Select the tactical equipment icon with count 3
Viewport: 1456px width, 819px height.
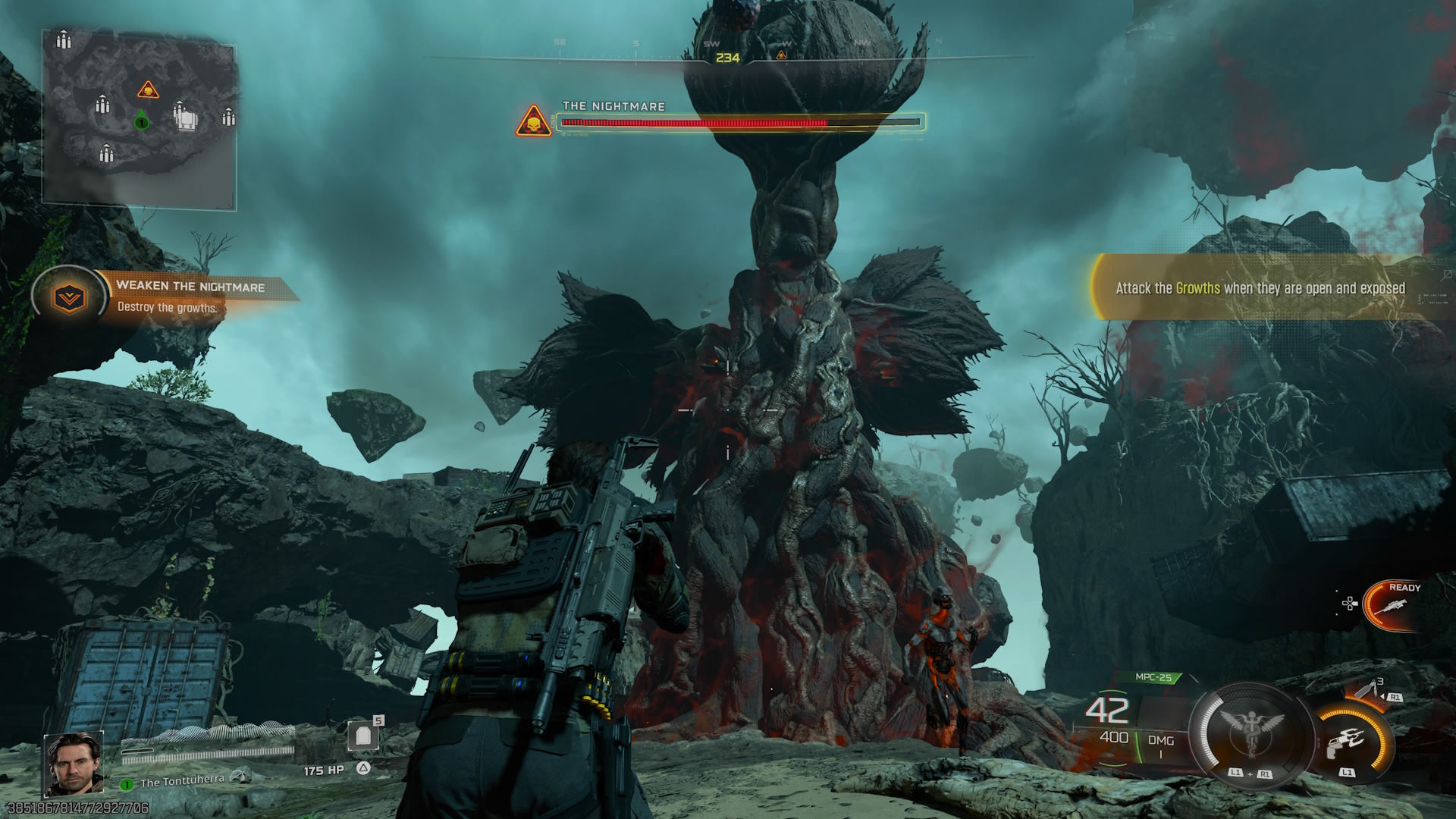pos(1370,691)
